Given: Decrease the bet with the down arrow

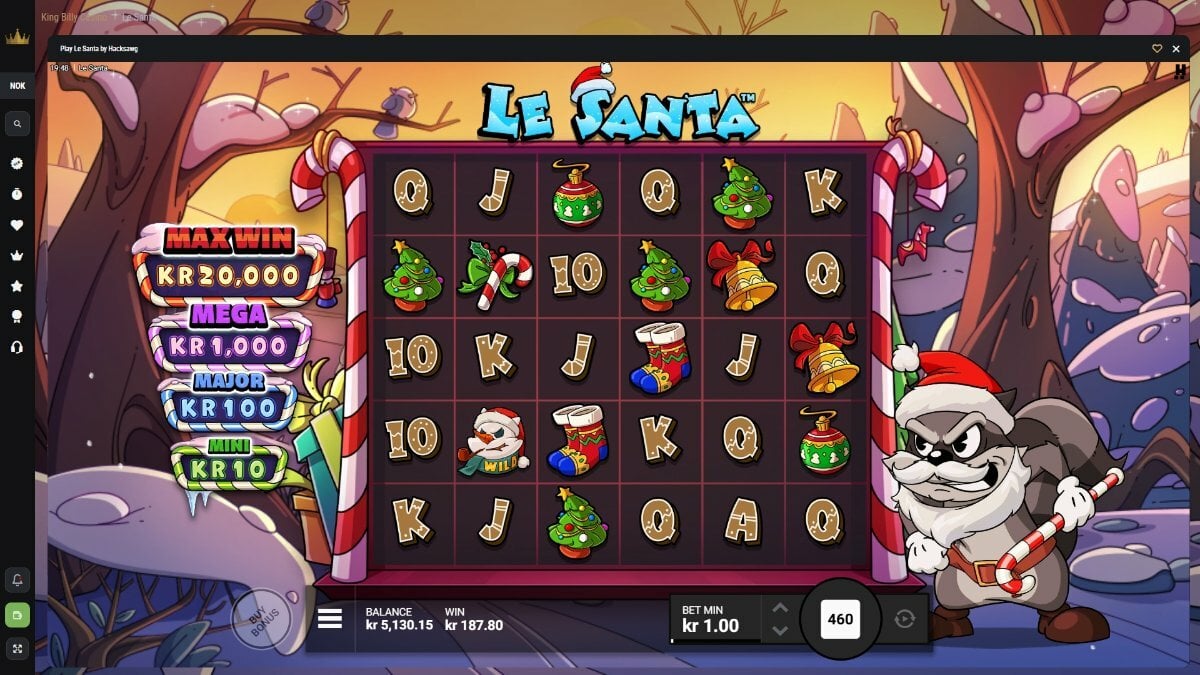Looking at the screenshot, I should point(781,630).
